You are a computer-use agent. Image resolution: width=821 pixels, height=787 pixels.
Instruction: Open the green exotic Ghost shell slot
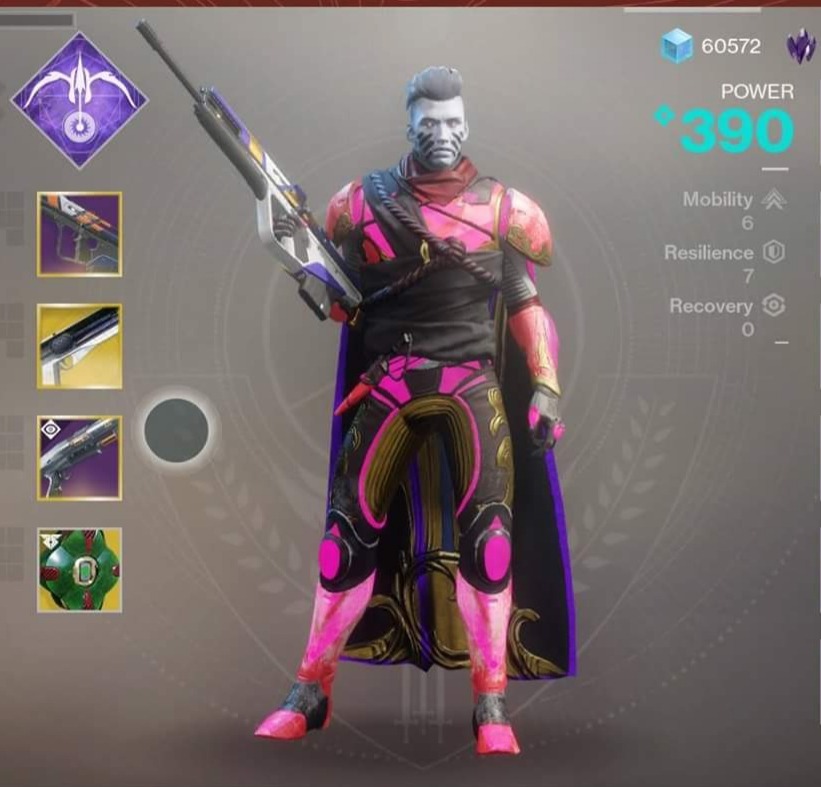pos(80,570)
